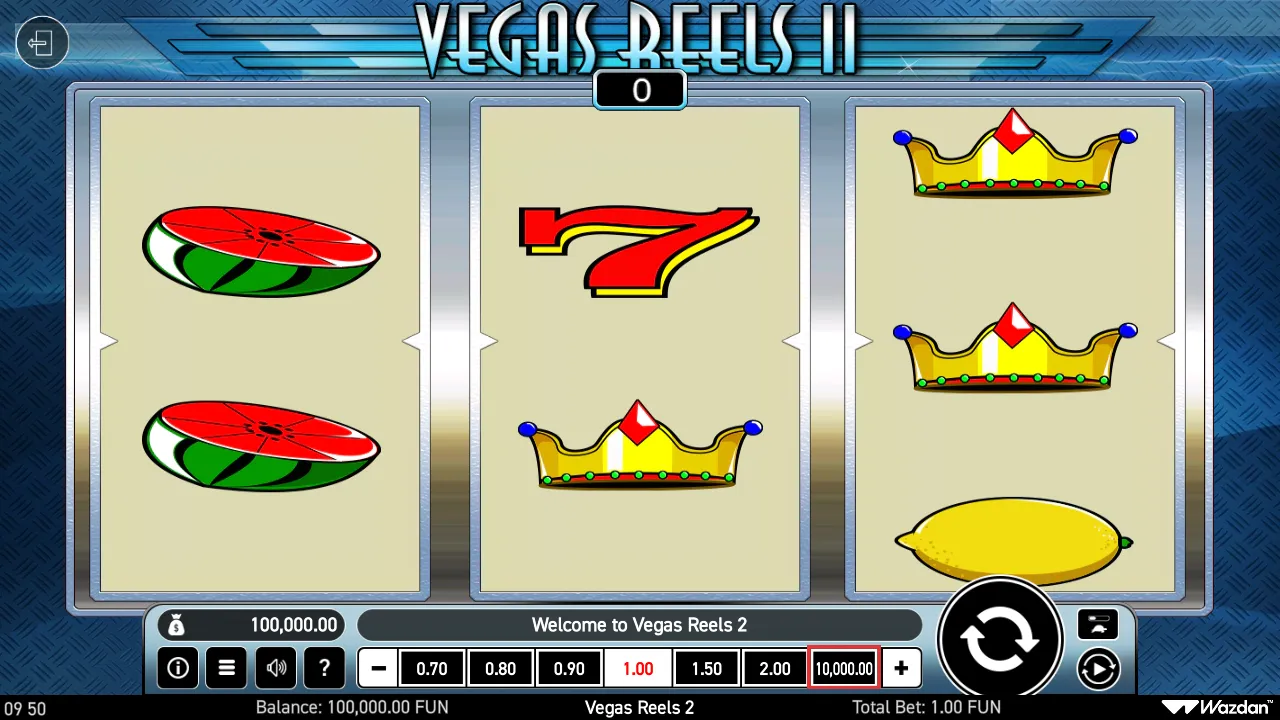Open the game menu via hamburger icon
Screen dimensions: 1280x720
[226, 668]
